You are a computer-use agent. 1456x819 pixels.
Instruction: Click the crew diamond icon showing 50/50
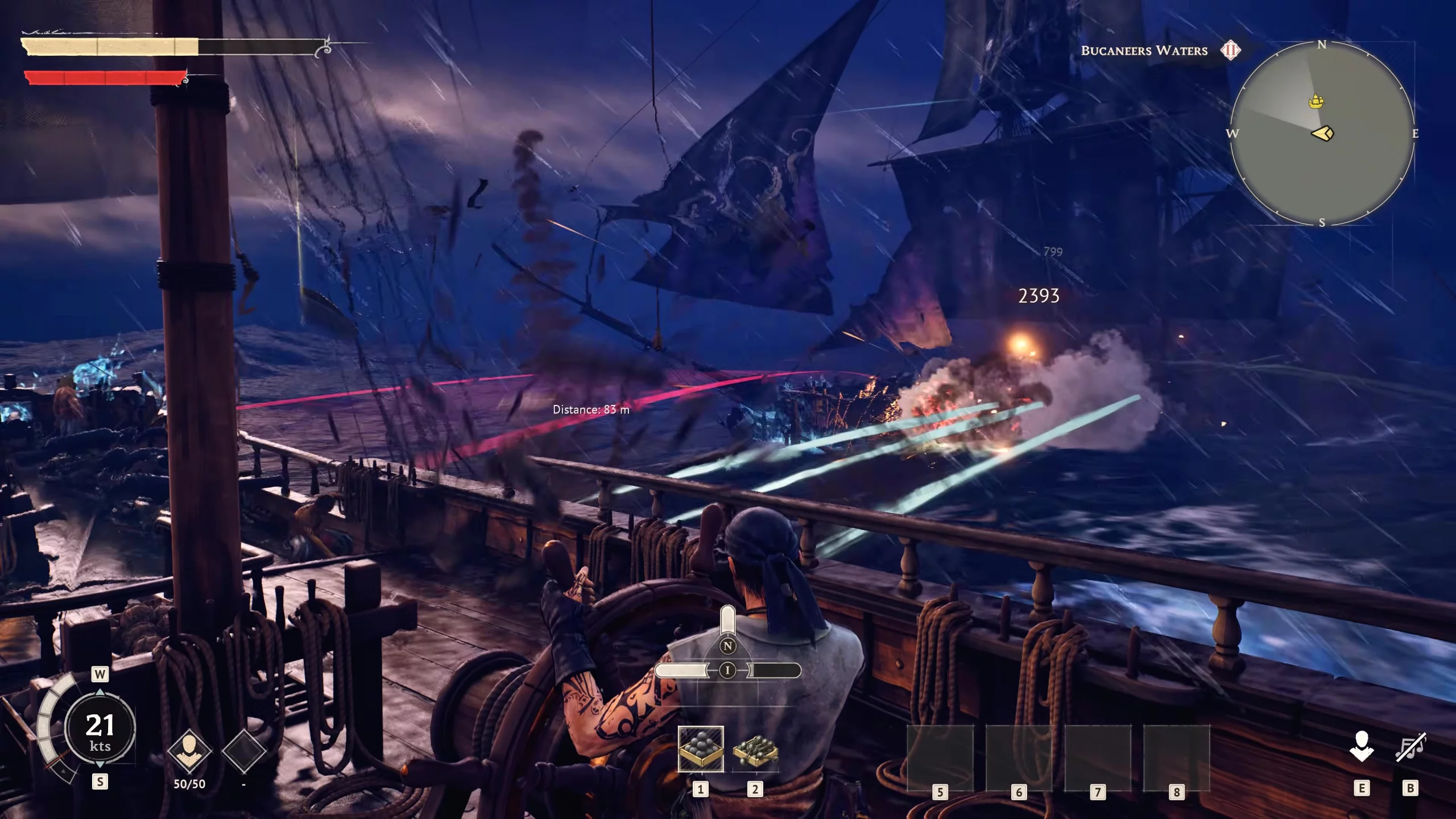(x=189, y=751)
